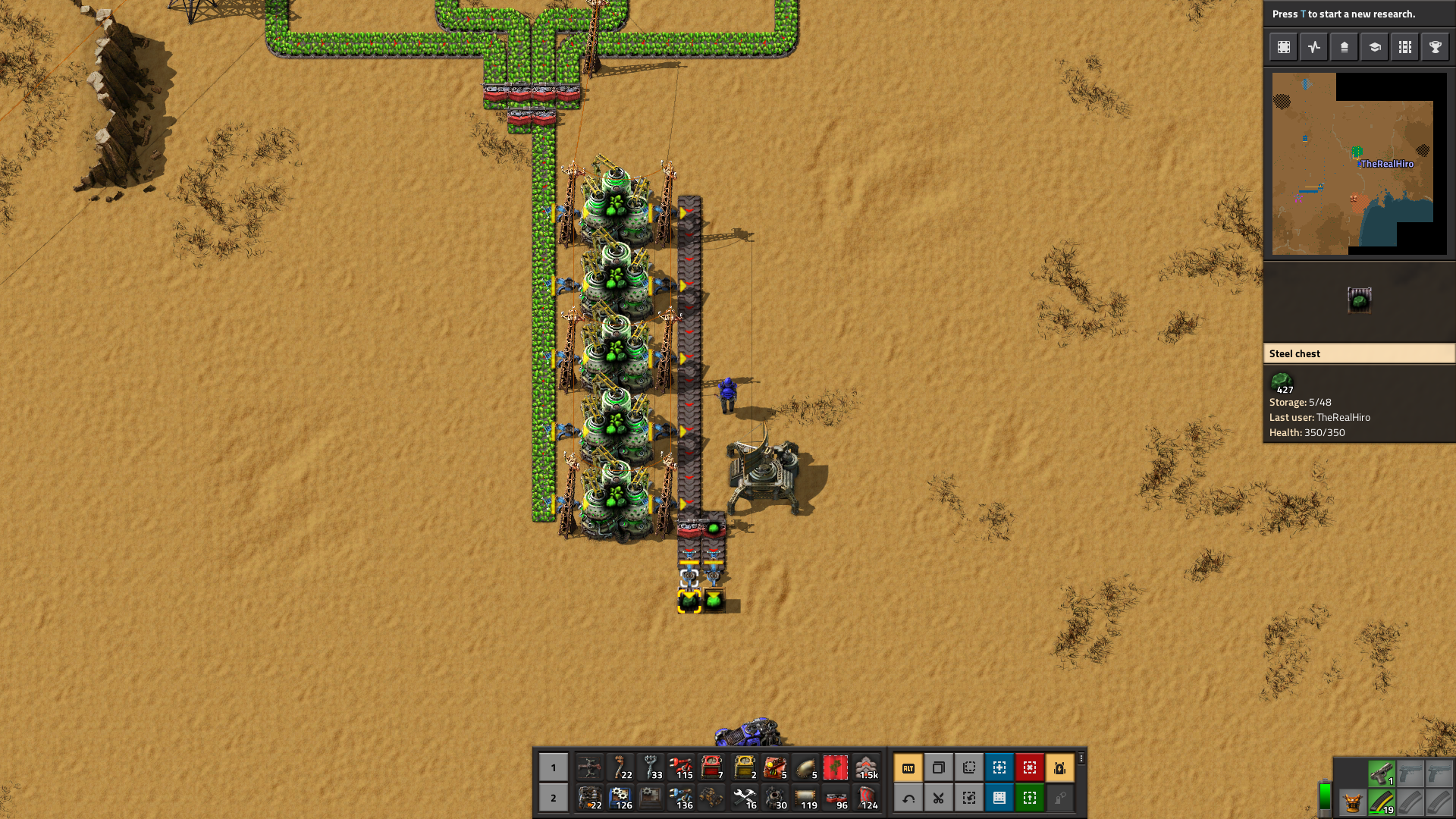Viewport: 1456px width, 819px height.
Task: Click undo in the shortcut bar
Action: [x=908, y=798]
